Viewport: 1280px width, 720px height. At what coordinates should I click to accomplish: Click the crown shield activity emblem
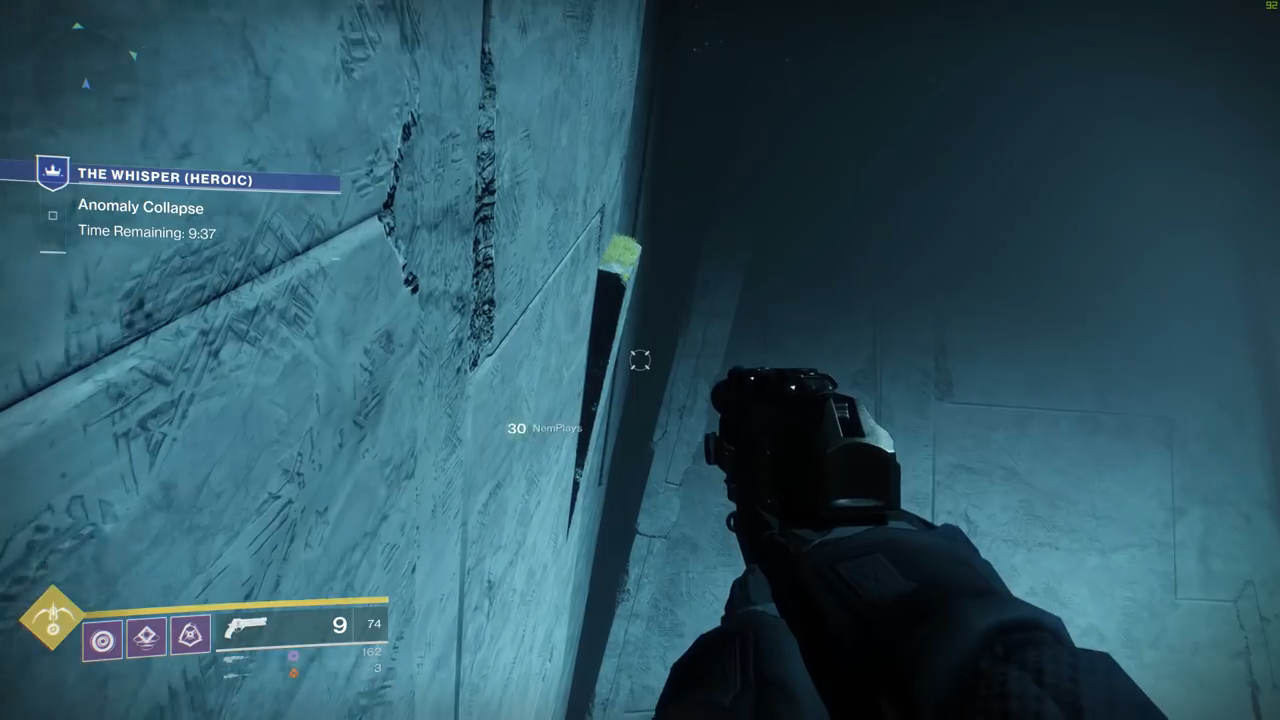click(52, 171)
